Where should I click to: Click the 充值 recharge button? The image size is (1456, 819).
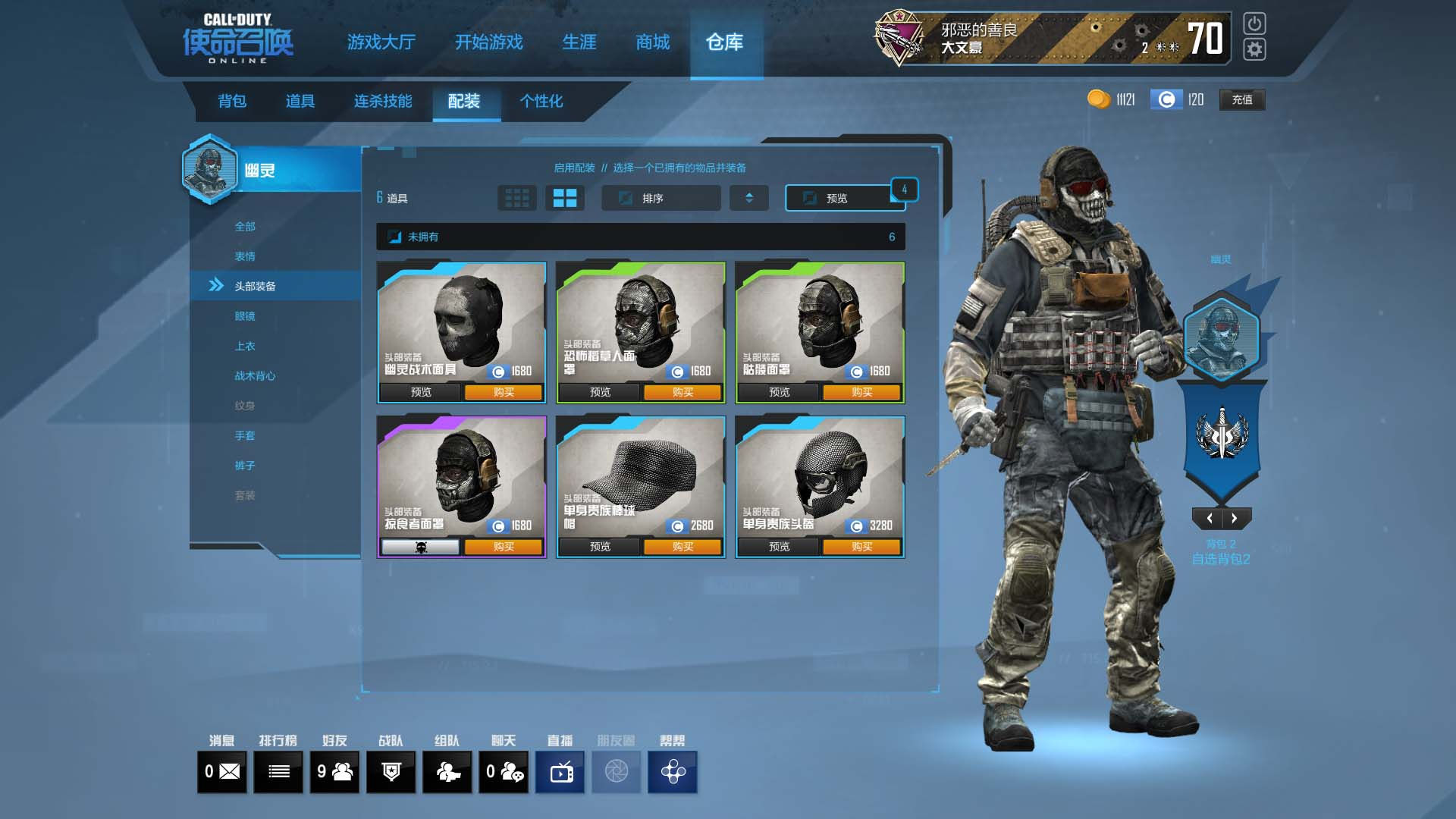(1241, 99)
